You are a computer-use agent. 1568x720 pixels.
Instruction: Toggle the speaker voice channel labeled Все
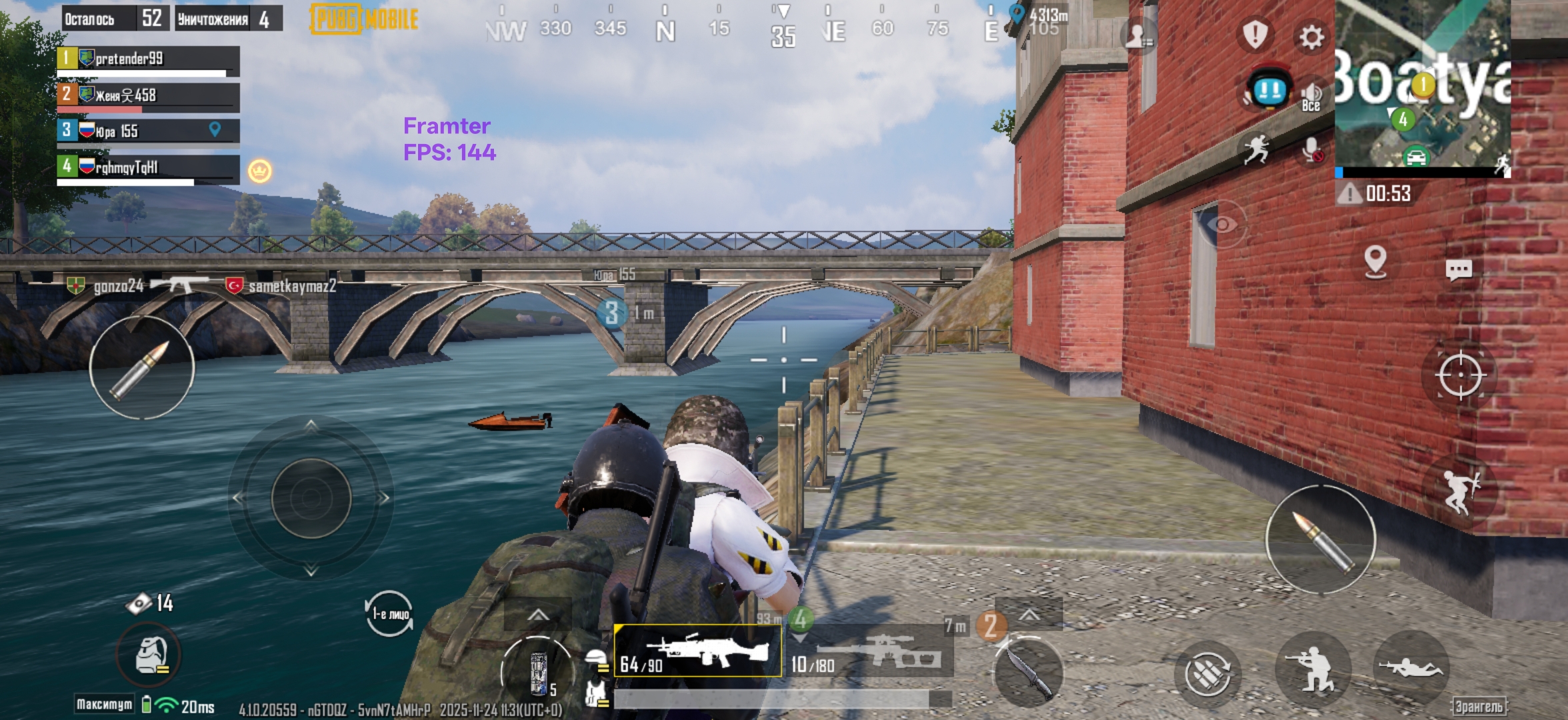click(1311, 97)
